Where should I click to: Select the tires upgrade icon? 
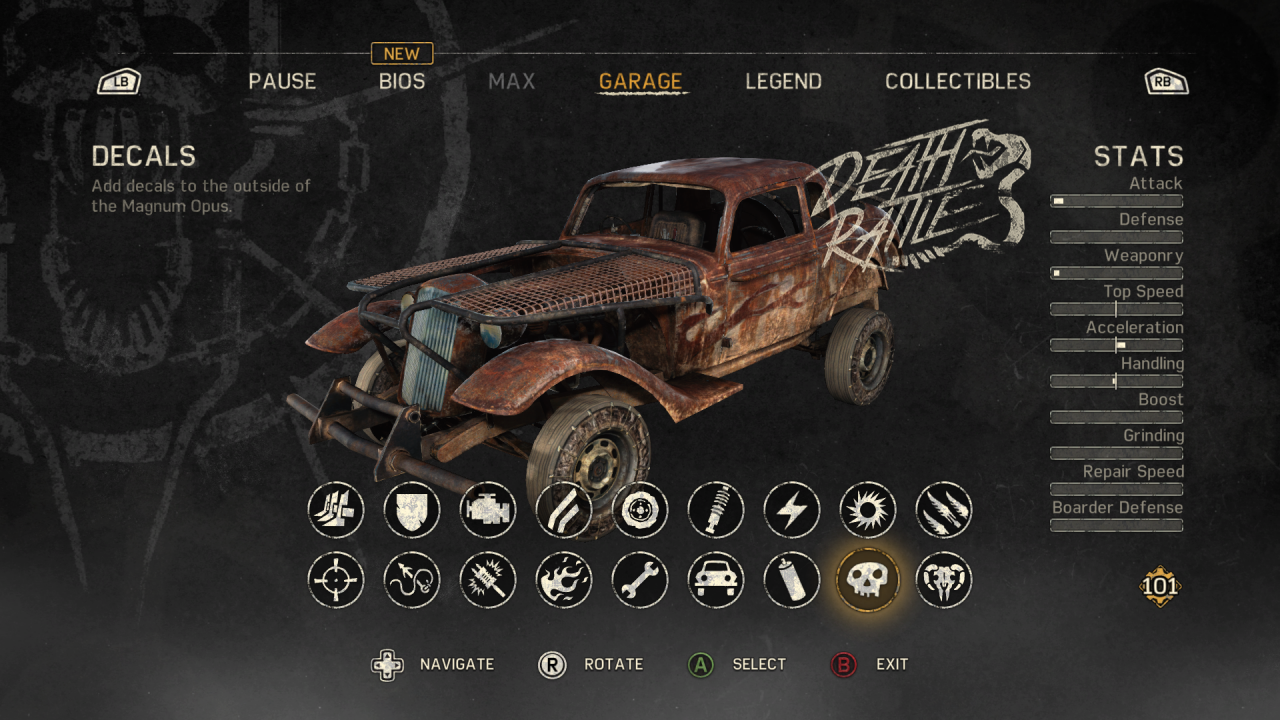coord(640,510)
